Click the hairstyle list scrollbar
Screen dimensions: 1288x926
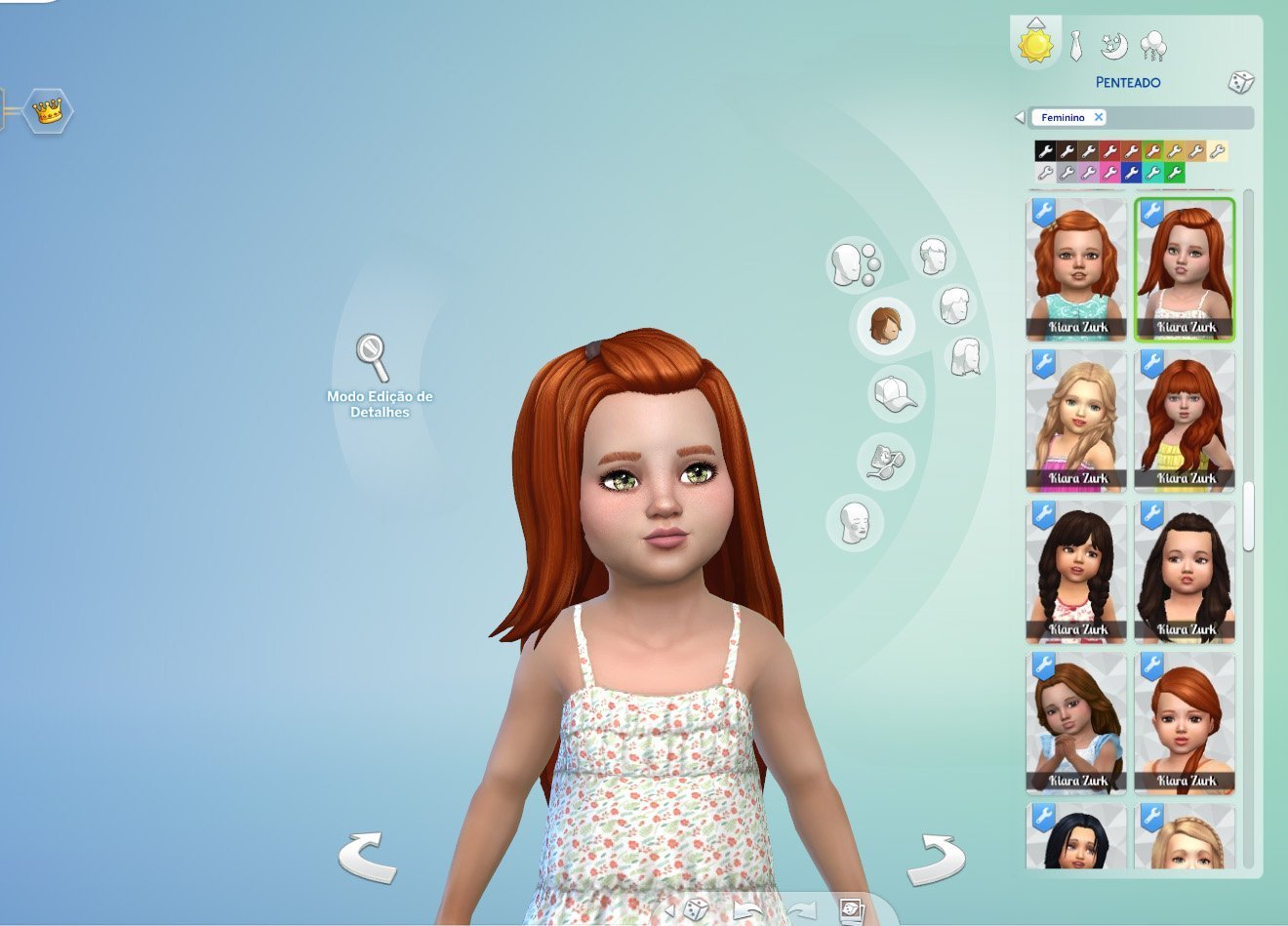1248,517
